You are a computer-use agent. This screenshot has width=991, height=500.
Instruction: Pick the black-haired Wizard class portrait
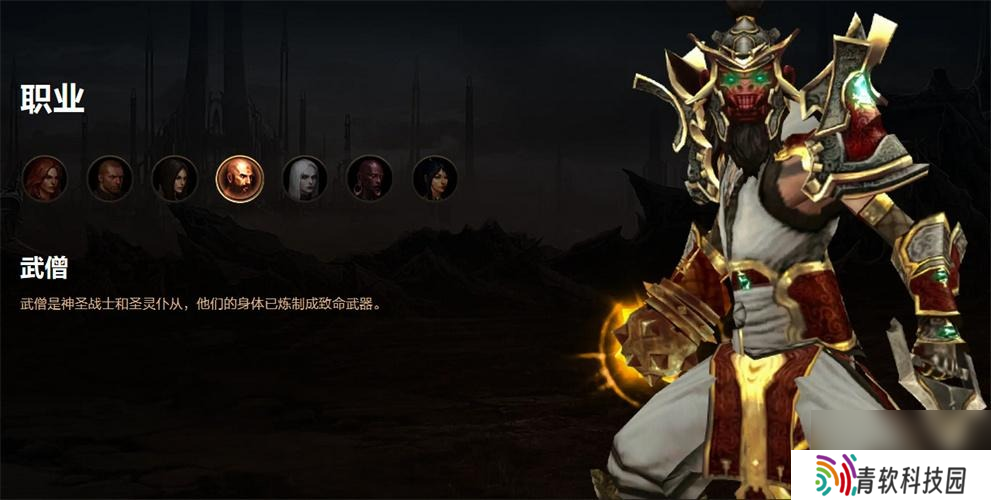[x=435, y=179]
